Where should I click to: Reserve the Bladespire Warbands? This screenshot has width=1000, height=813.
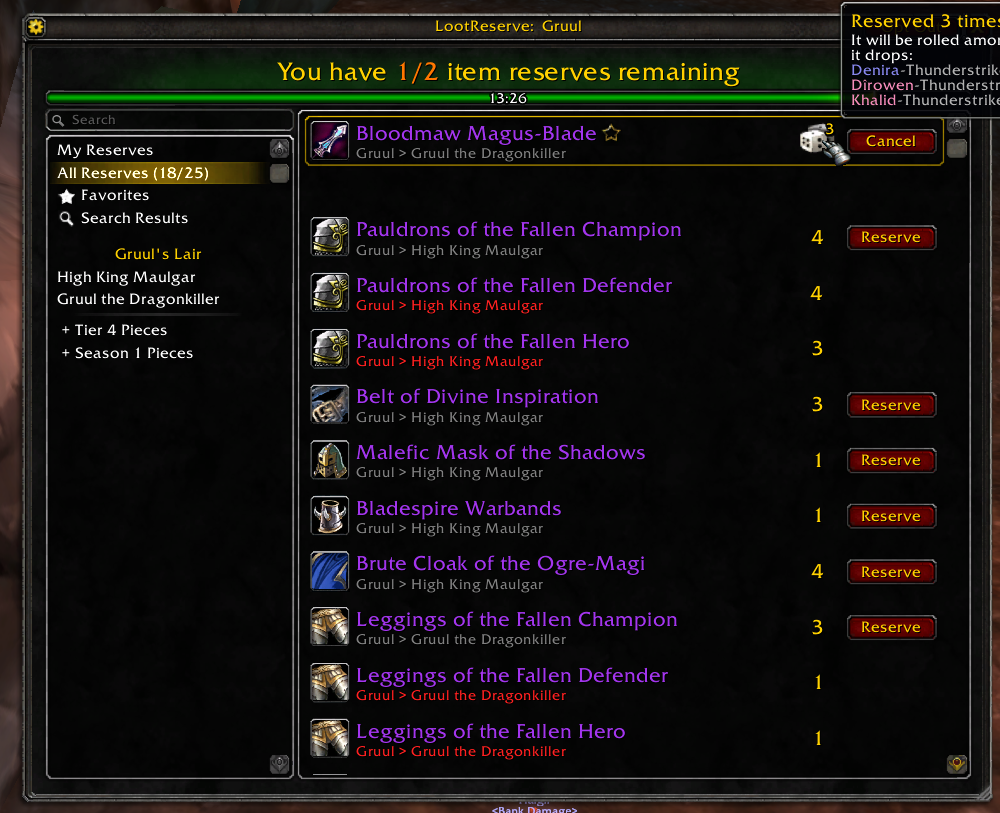[890, 516]
